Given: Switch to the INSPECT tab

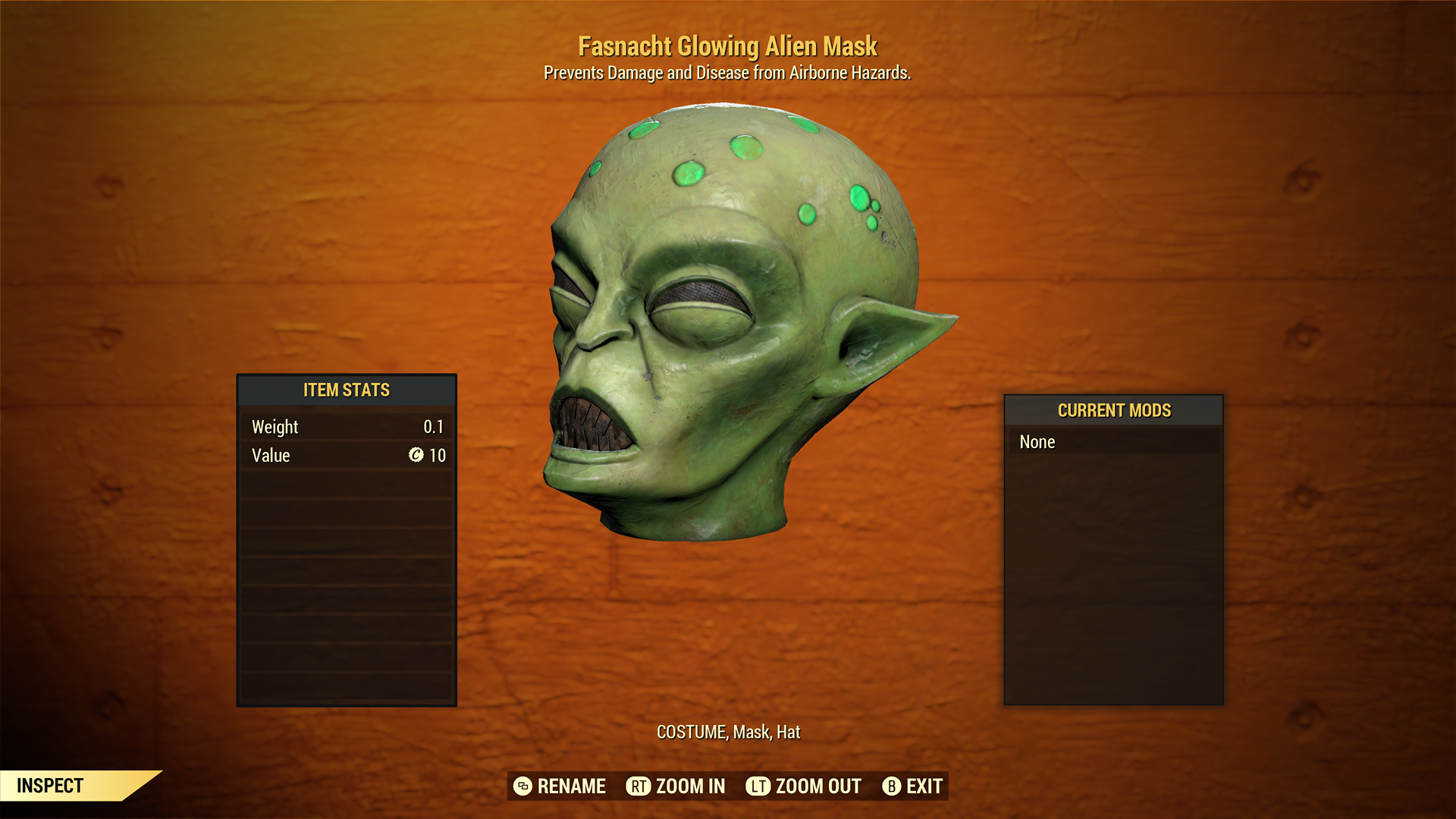Looking at the screenshot, I should click(x=50, y=786).
